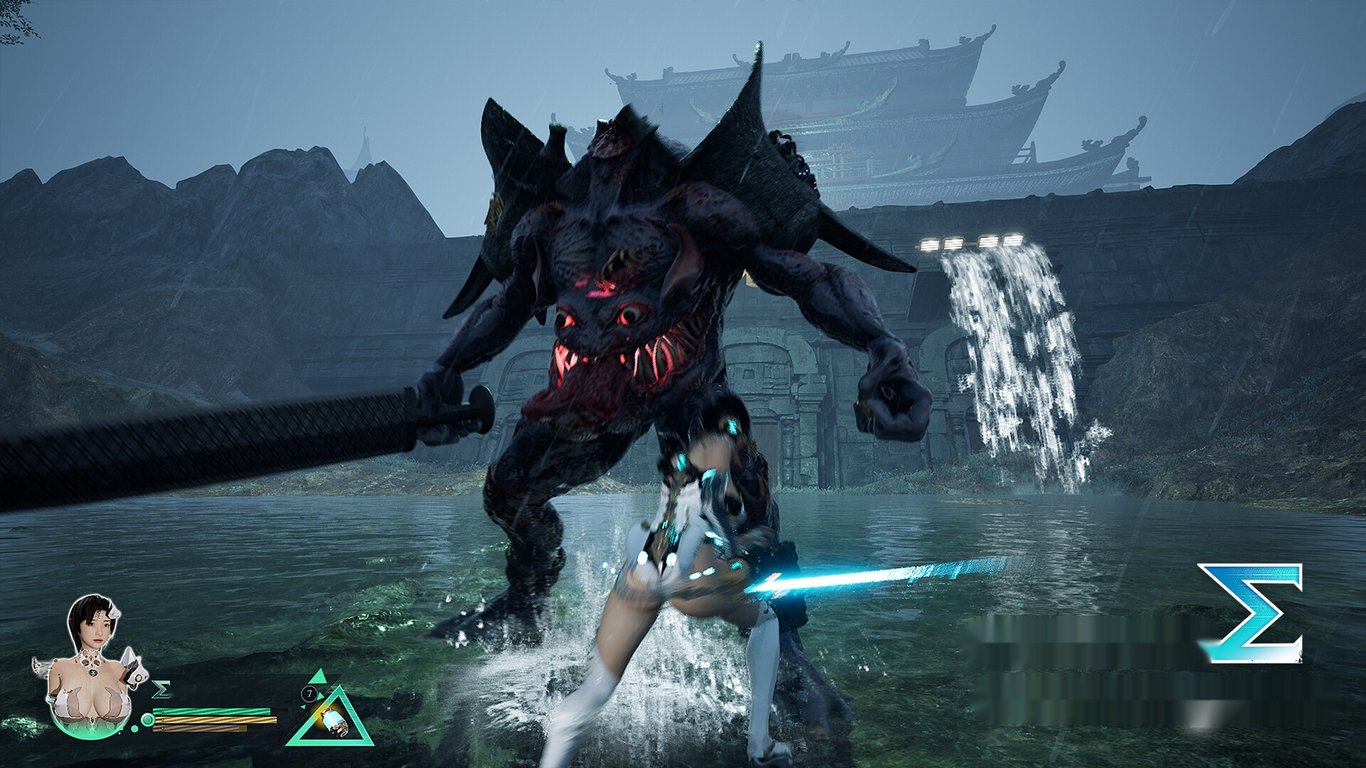Select the healing potion in the quick-item slot
The height and width of the screenshot is (768, 1366).
click(333, 720)
